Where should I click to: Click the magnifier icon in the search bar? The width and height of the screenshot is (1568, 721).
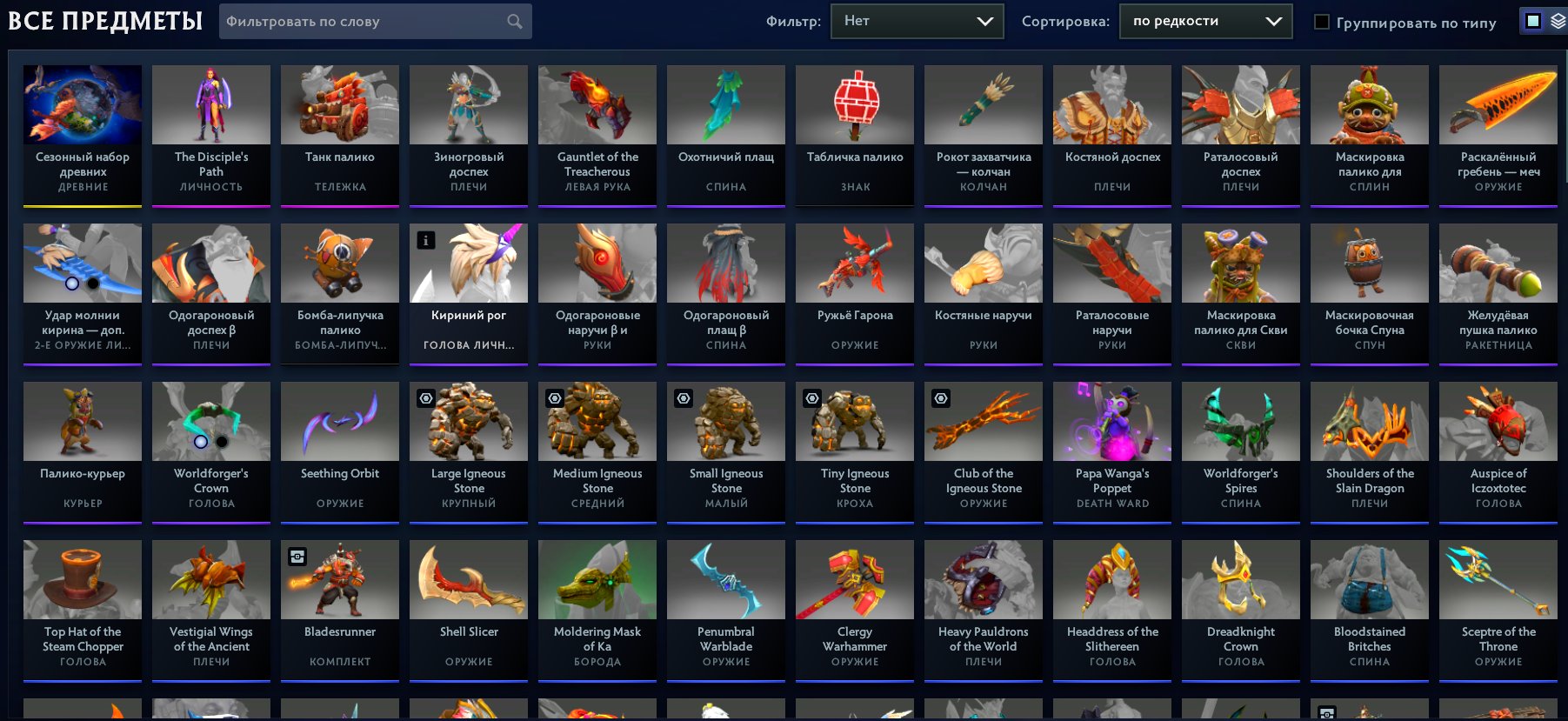pyautogui.click(x=515, y=21)
